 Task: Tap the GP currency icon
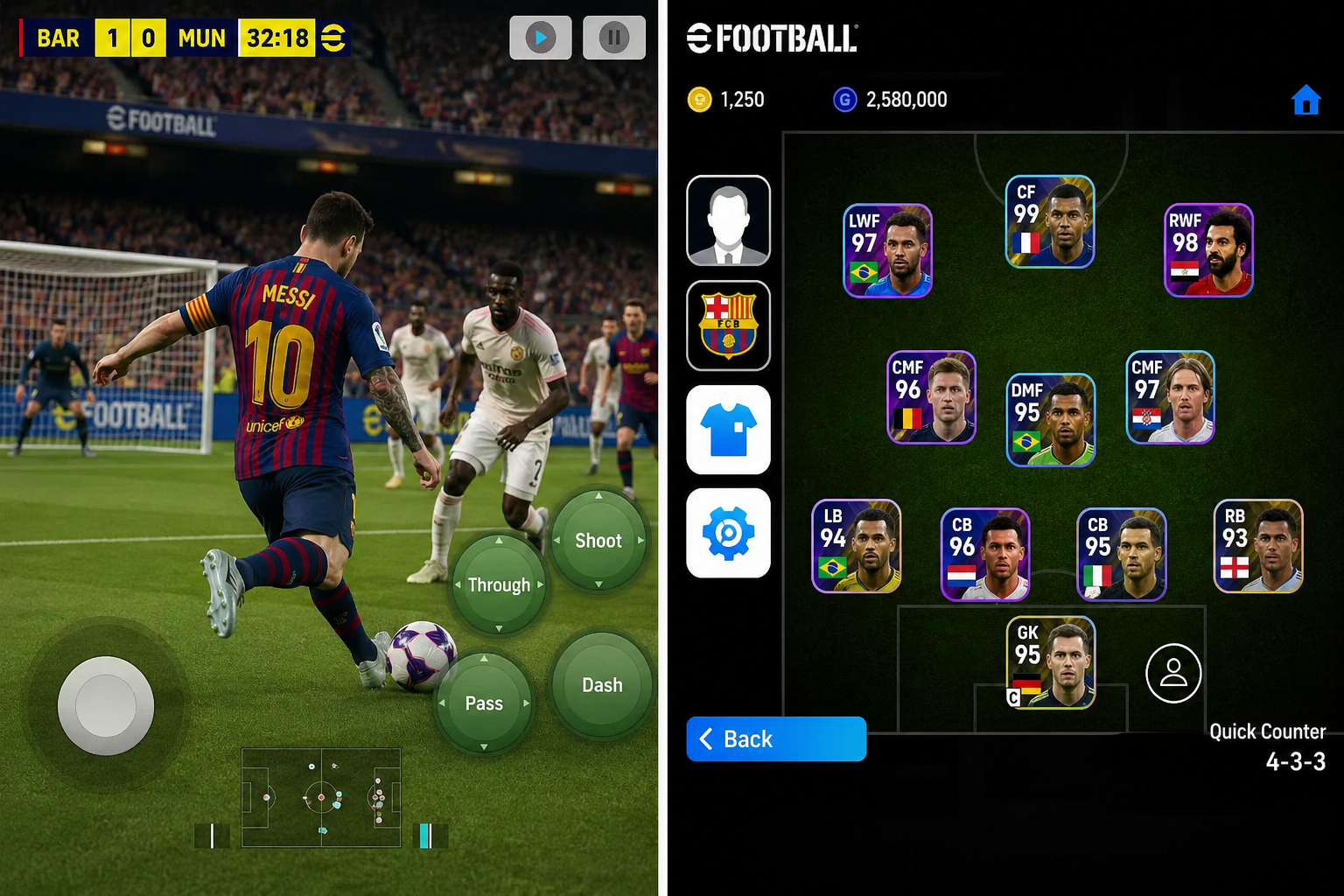click(x=844, y=99)
